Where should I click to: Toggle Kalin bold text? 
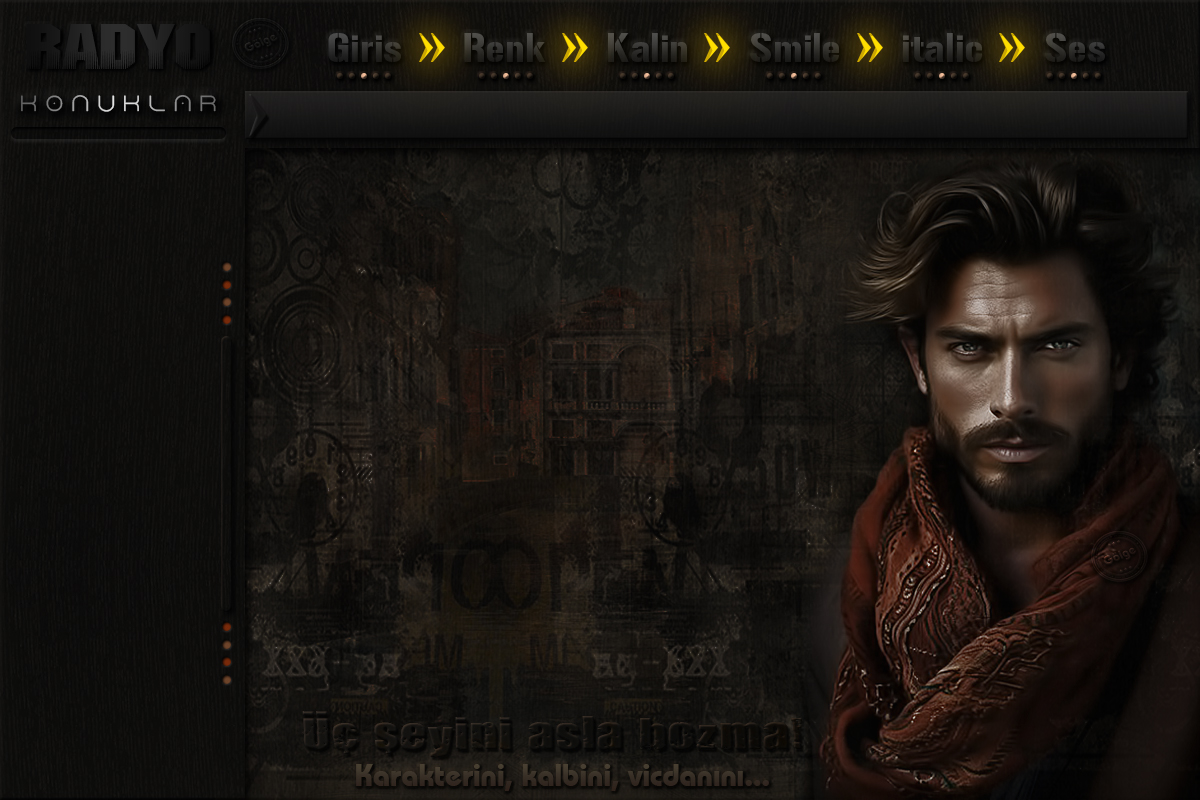(647, 48)
